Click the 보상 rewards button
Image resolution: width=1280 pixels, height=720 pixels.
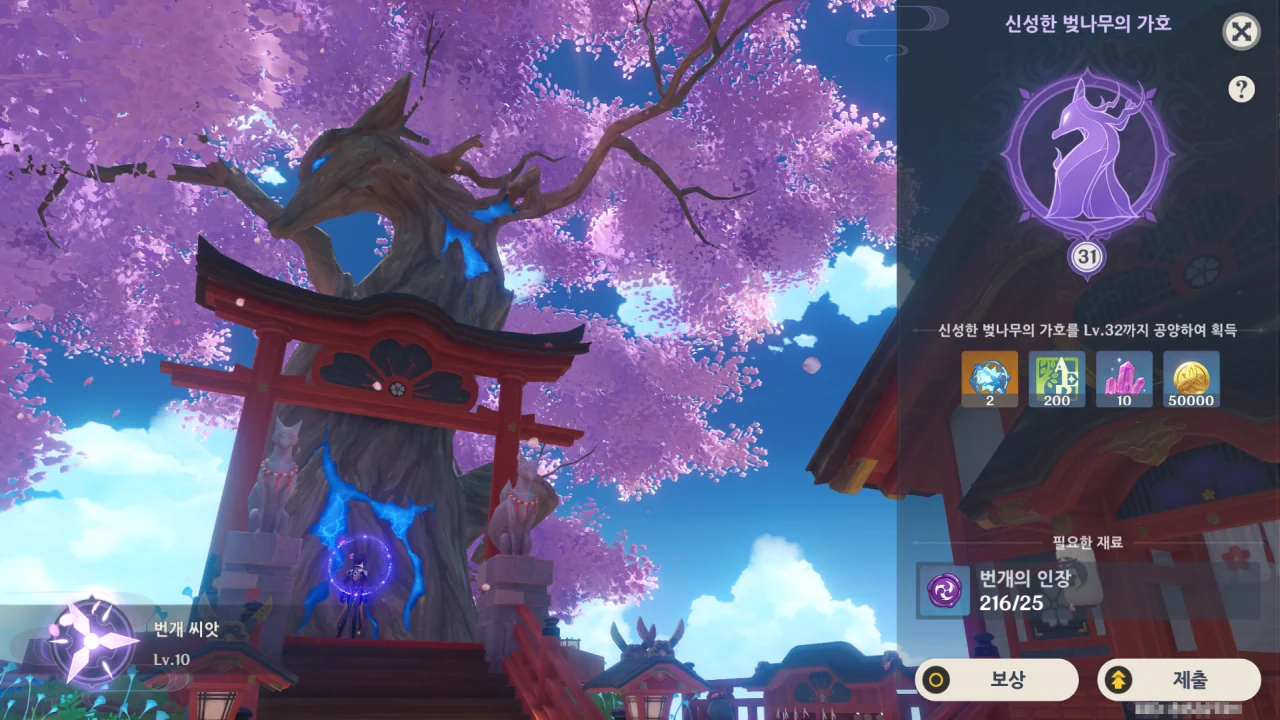pyautogui.click(x=996, y=680)
